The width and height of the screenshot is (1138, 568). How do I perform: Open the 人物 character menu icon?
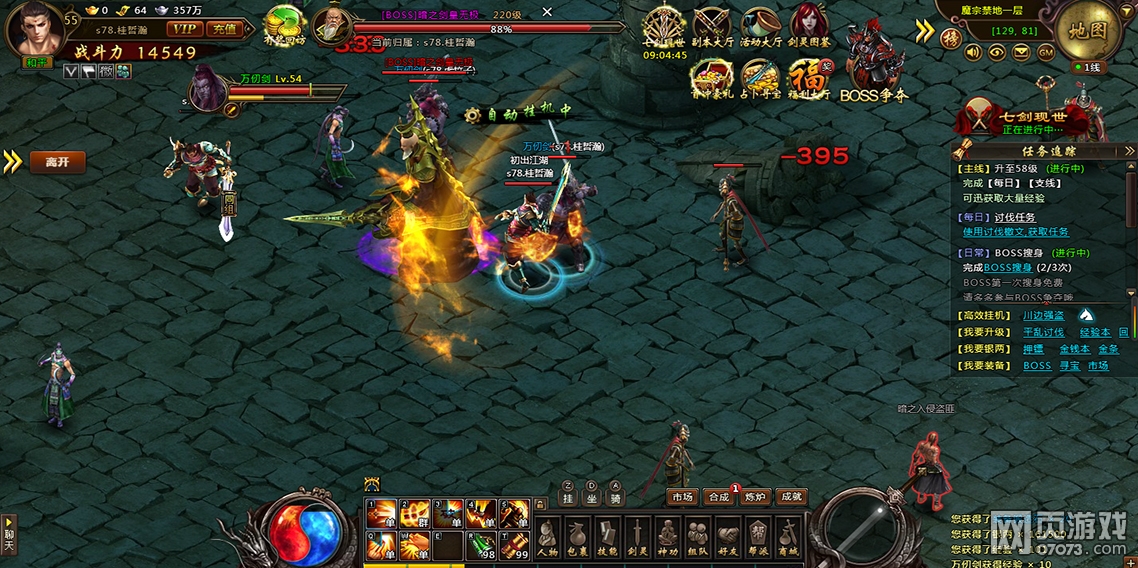point(547,537)
